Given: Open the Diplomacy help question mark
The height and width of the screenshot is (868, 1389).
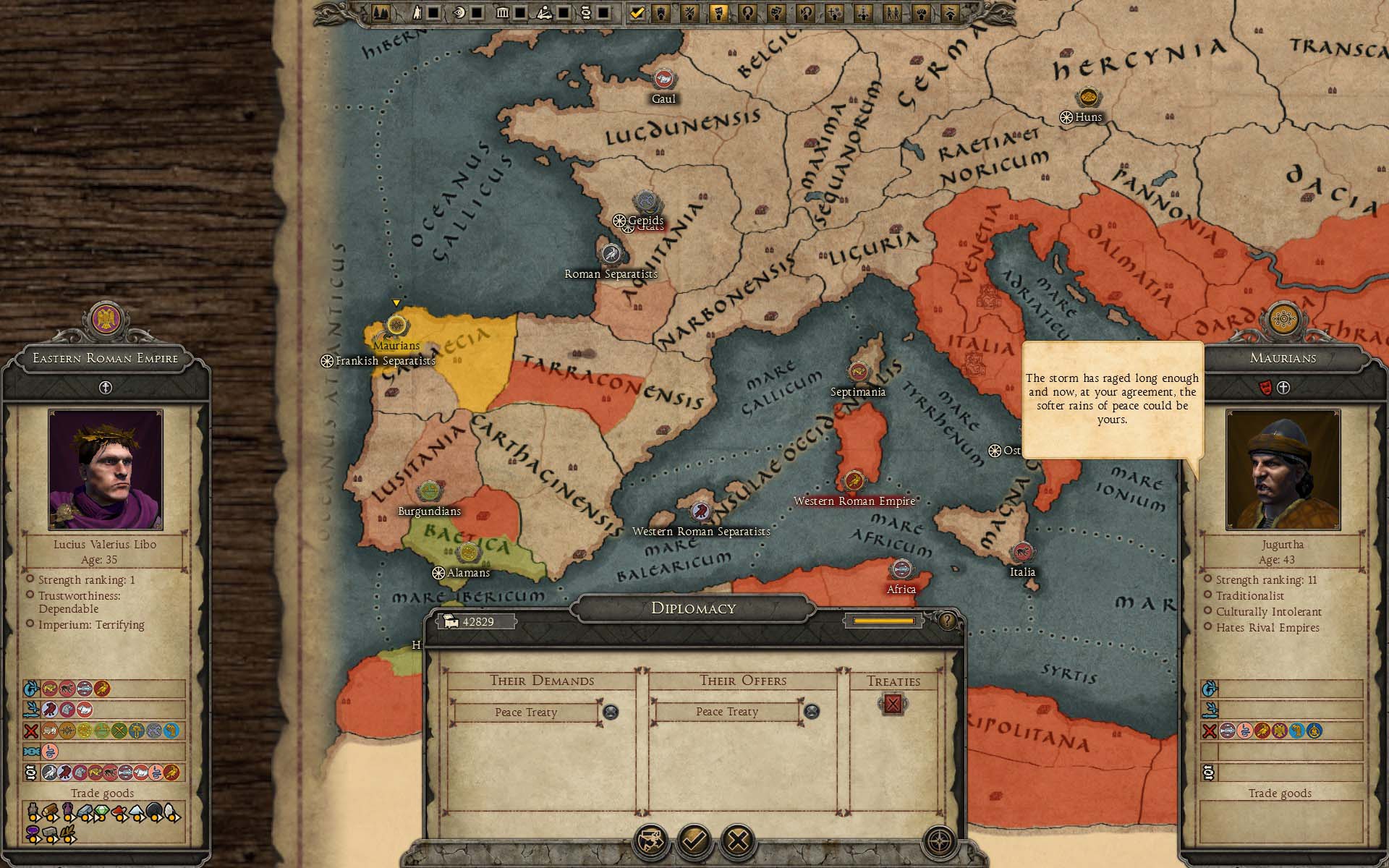Looking at the screenshot, I should coord(947,621).
